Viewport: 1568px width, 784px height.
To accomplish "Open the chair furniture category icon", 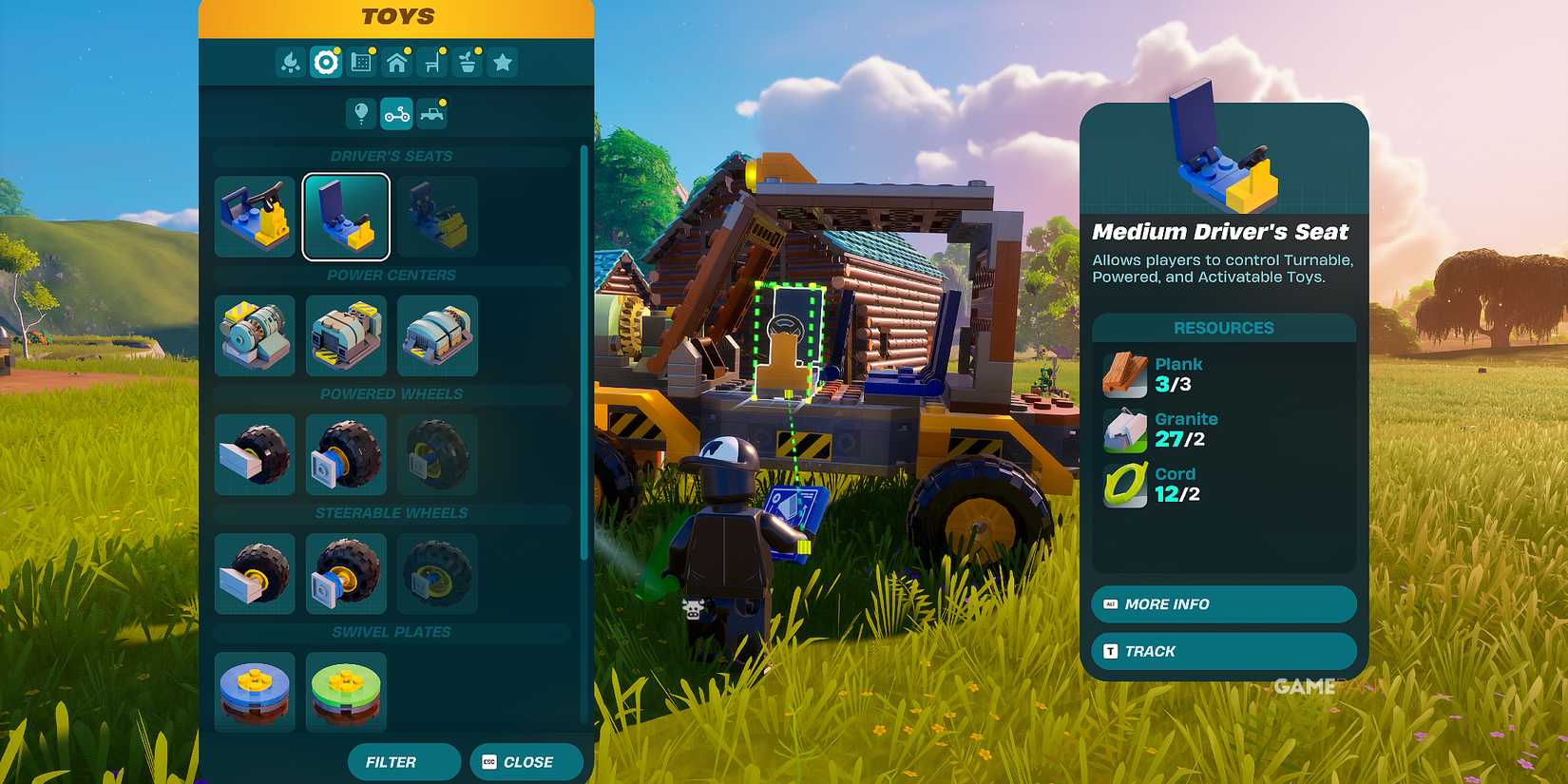I will click(x=430, y=62).
